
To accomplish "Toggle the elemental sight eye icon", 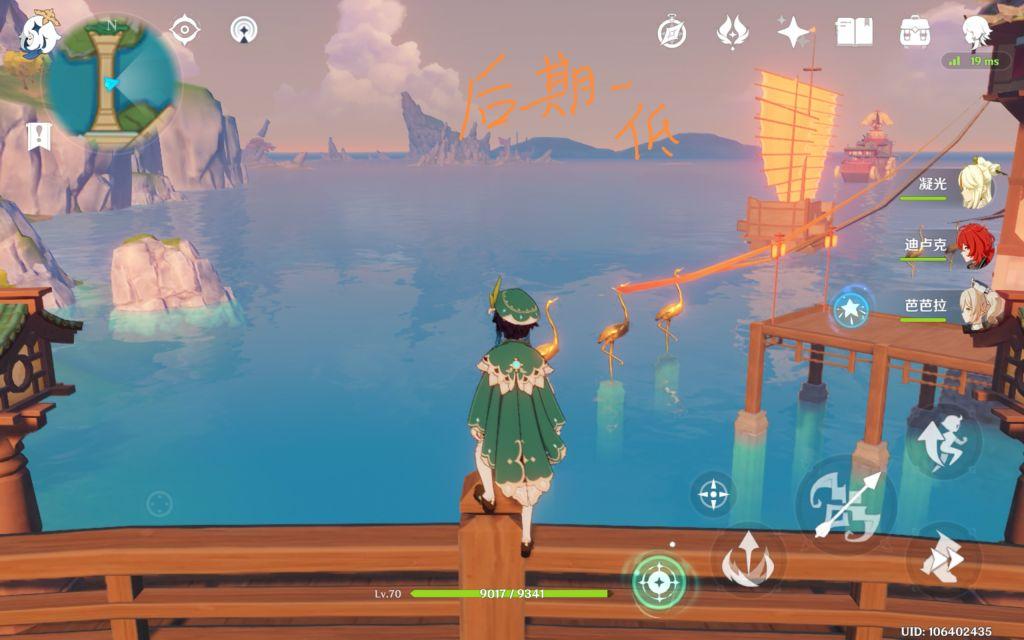I will point(184,30).
